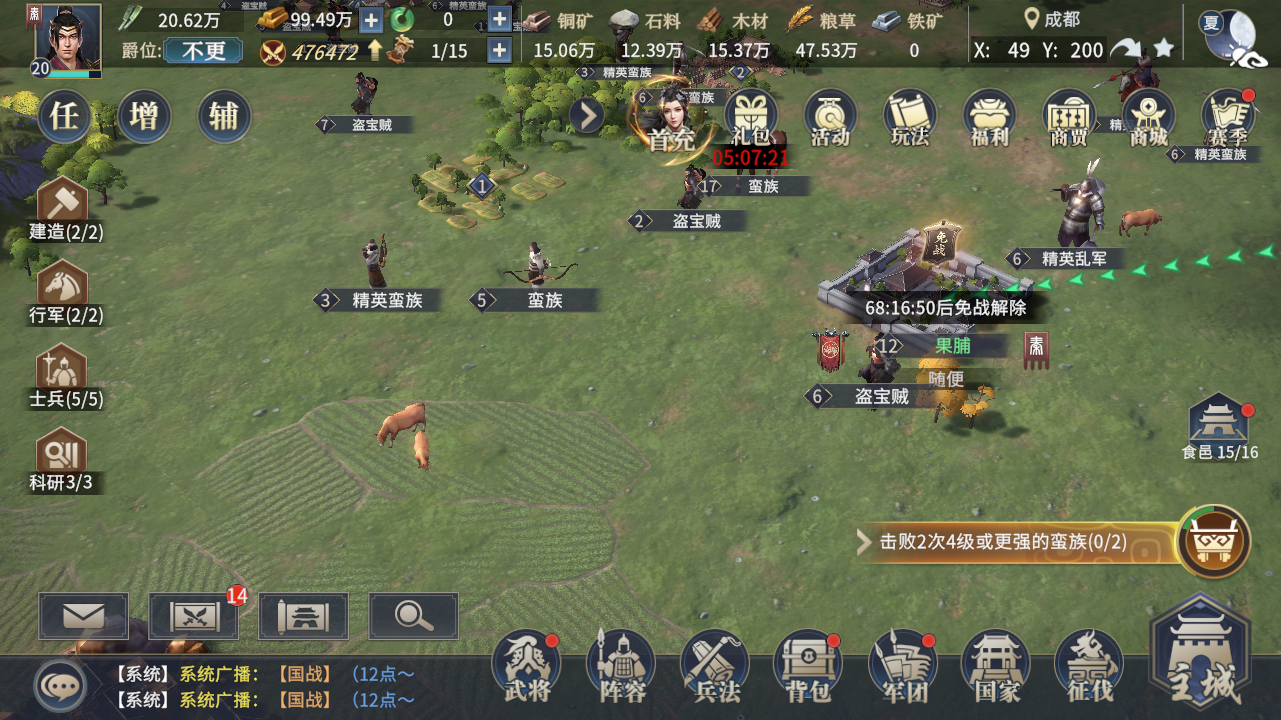Image resolution: width=1281 pixels, height=720 pixels.
Task: Return to the 主城 main city
Action: pos(1200,655)
